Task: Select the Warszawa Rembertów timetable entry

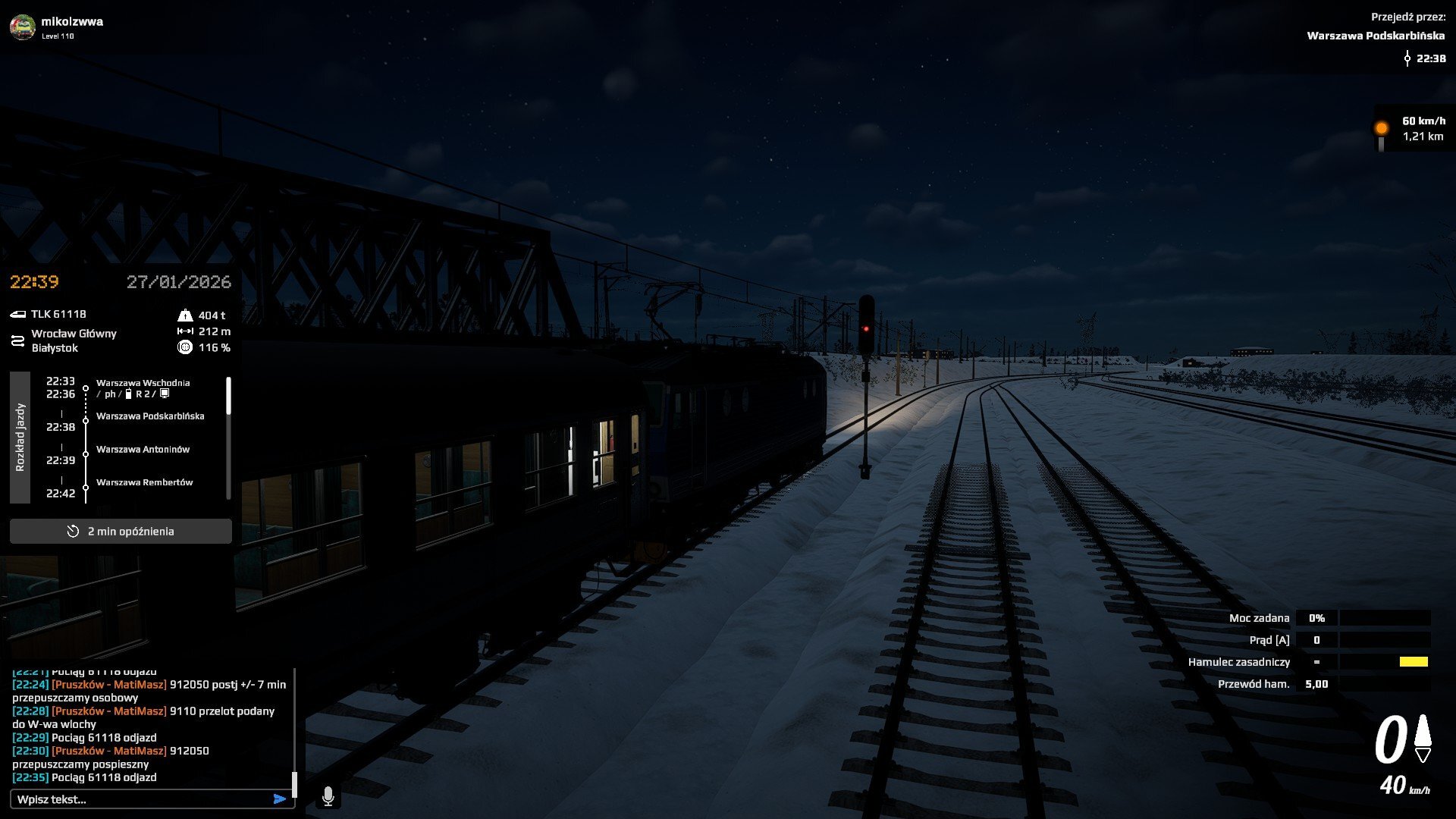Action: click(x=144, y=482)
